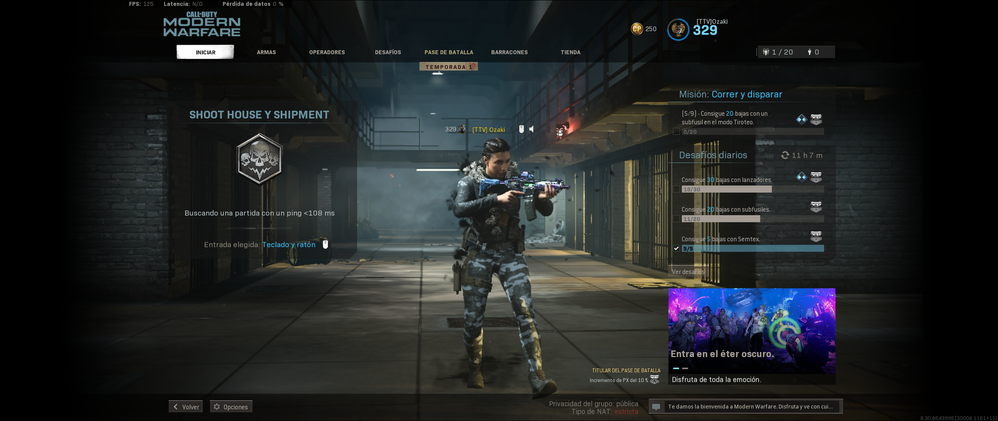Viewport: 998px width, 421px height.
Task: Click the Ver desafíos link
Action: [688, 272]
